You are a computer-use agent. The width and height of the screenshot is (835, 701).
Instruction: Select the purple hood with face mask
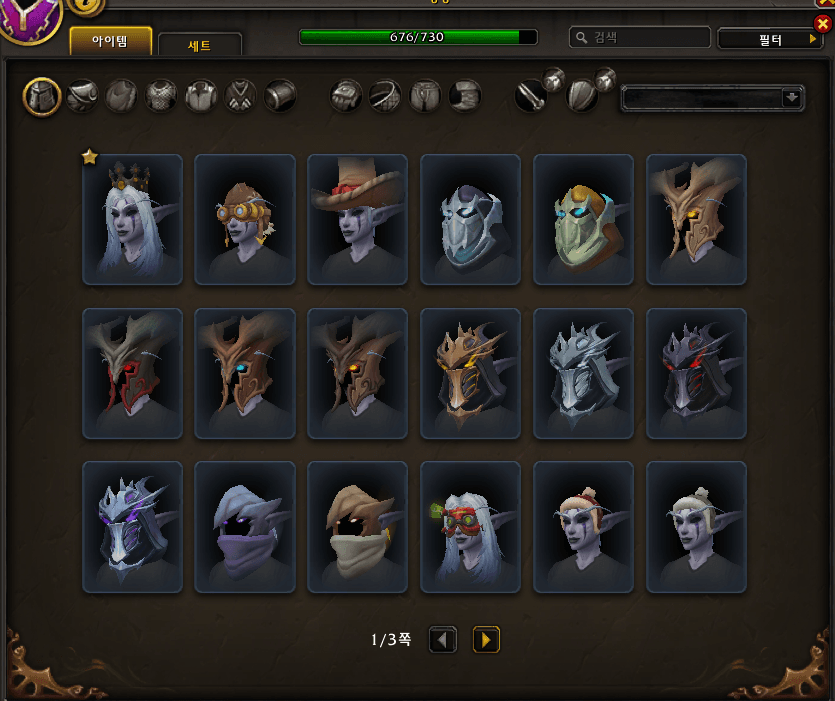point(245,527)
